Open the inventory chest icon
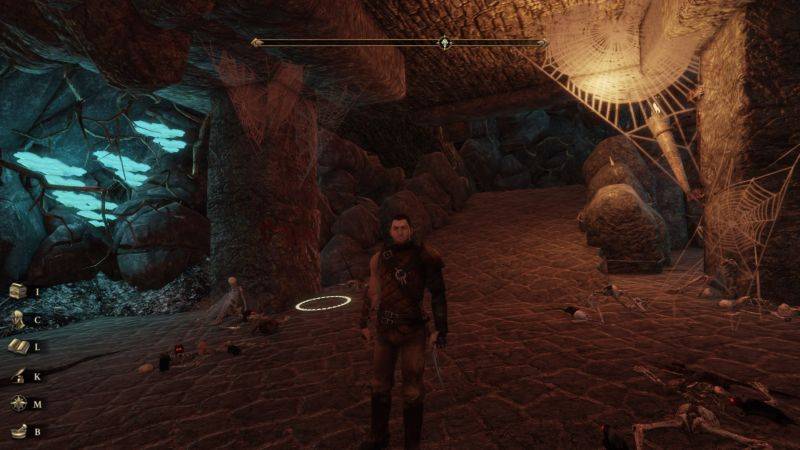 [18, 290]
